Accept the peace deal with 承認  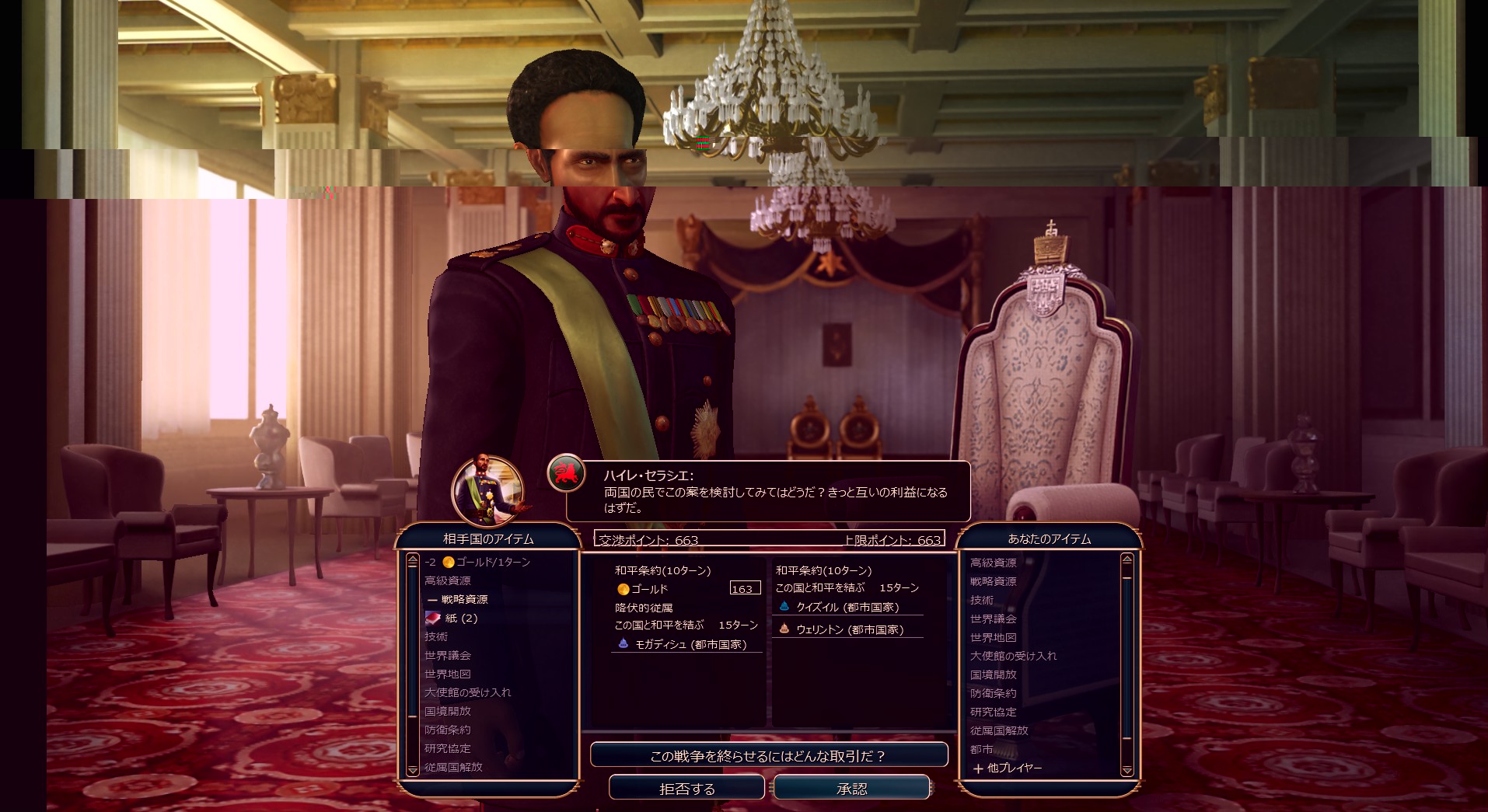851,789
